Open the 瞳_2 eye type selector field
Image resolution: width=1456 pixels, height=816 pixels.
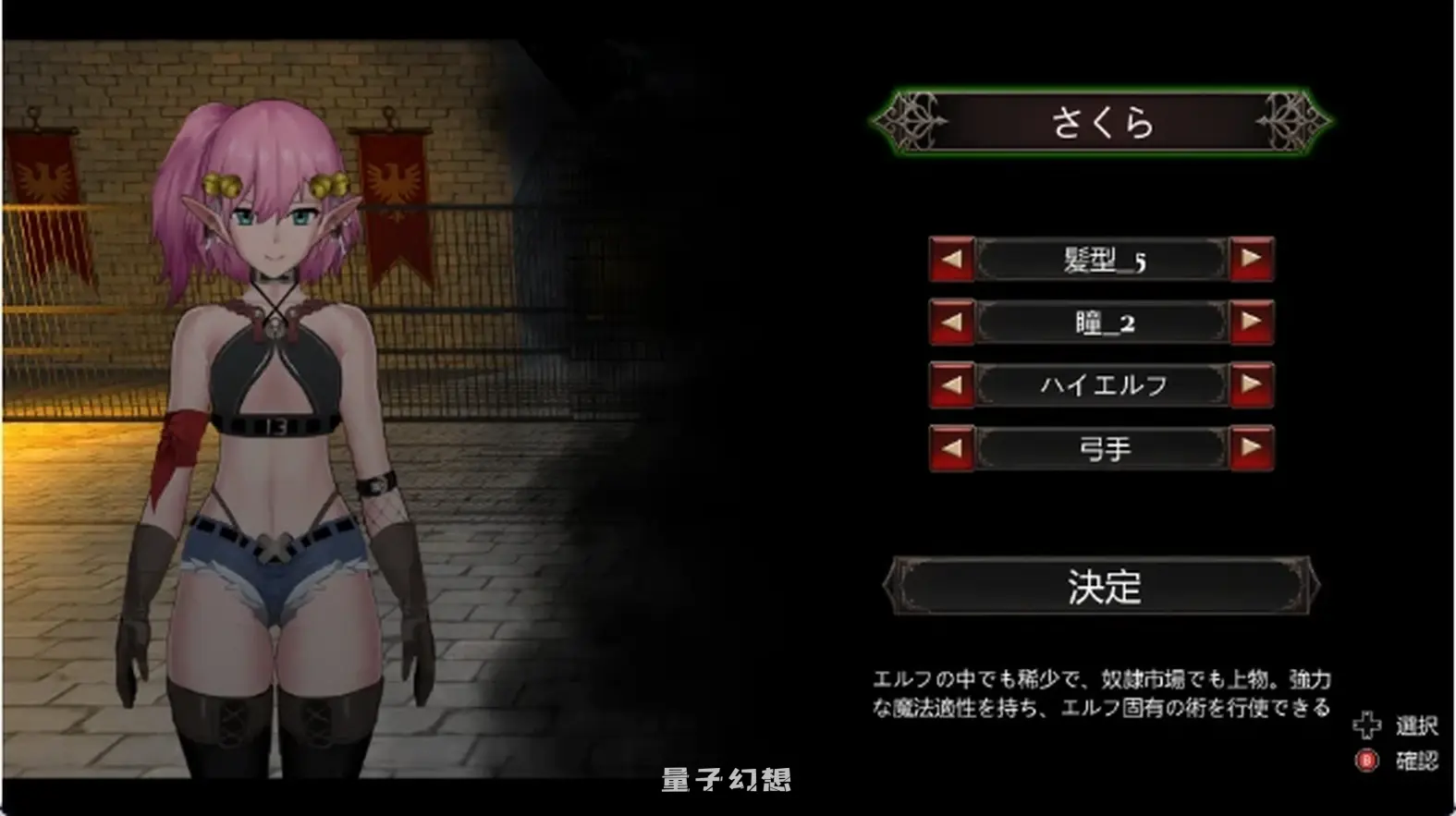click(1100, 323)
